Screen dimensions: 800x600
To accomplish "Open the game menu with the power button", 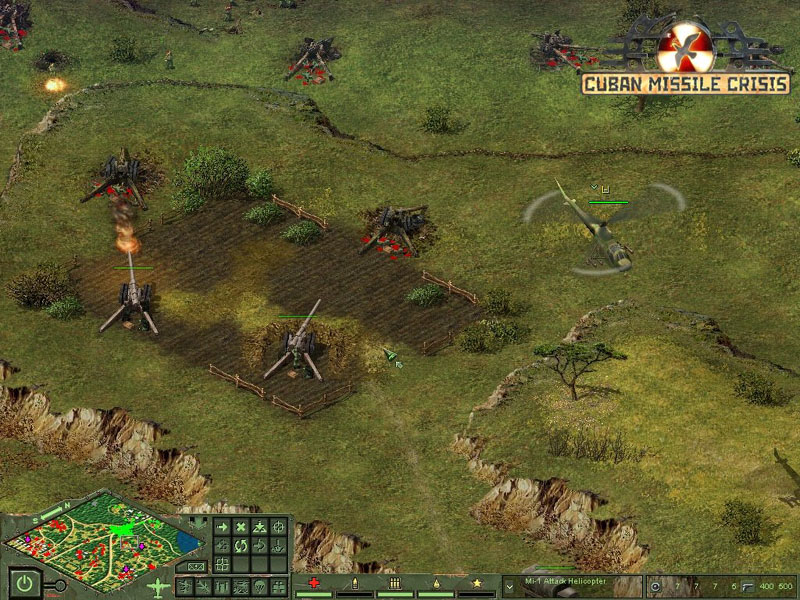I will click(x=24, y=582).
